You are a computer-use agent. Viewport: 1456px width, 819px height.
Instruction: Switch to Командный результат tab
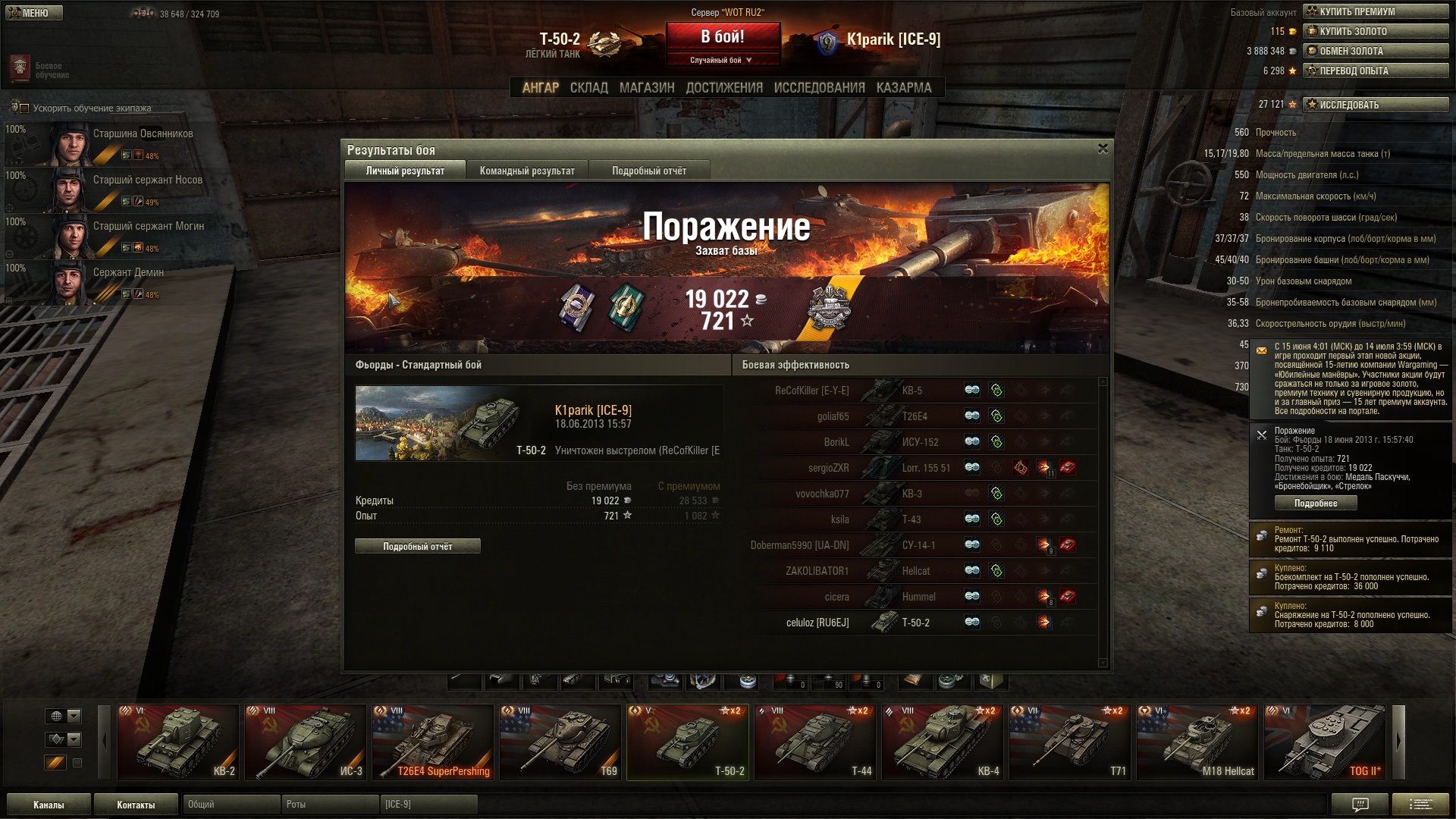pyautogui.click(x=527, y=171)
